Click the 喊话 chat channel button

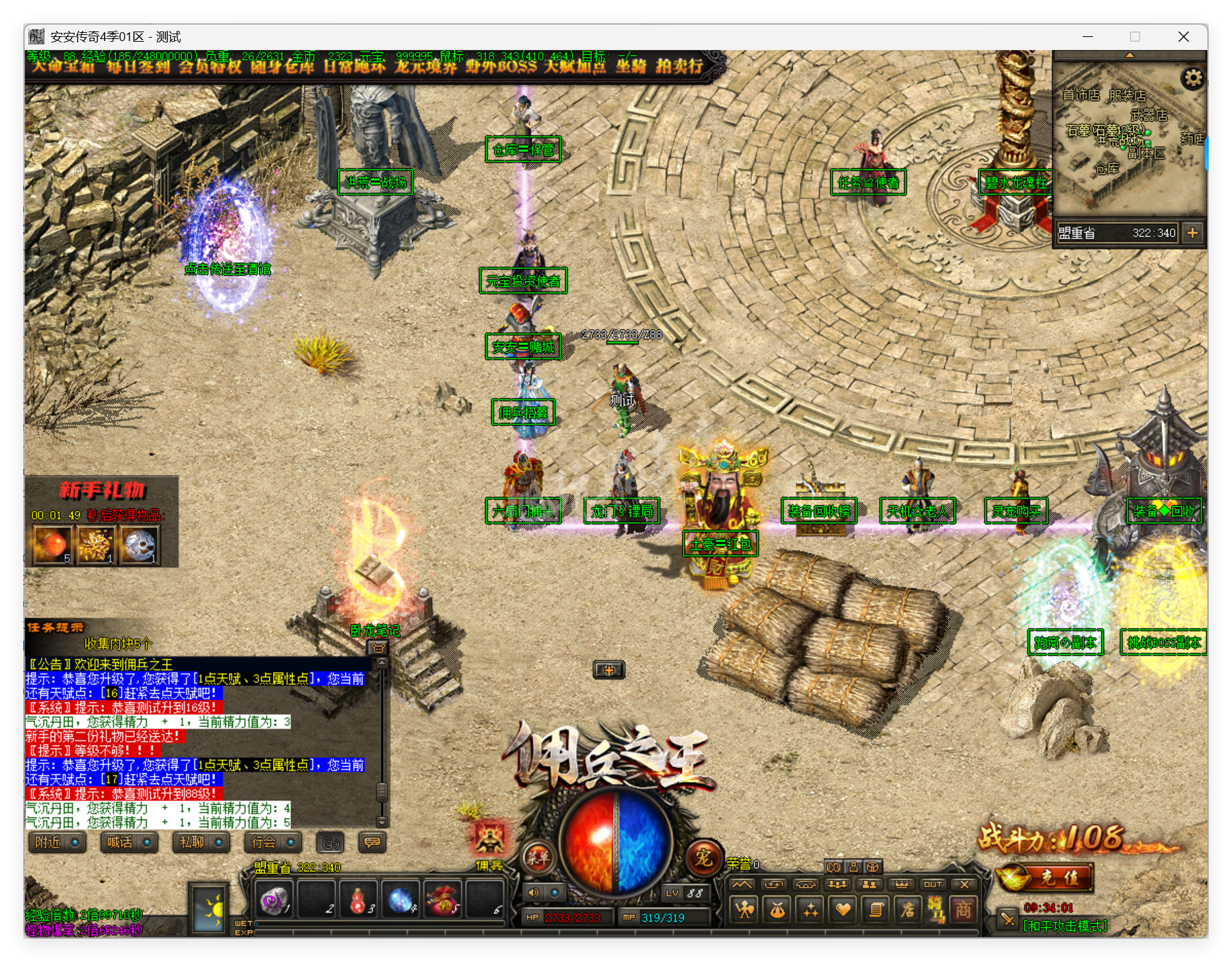(129, 842)
